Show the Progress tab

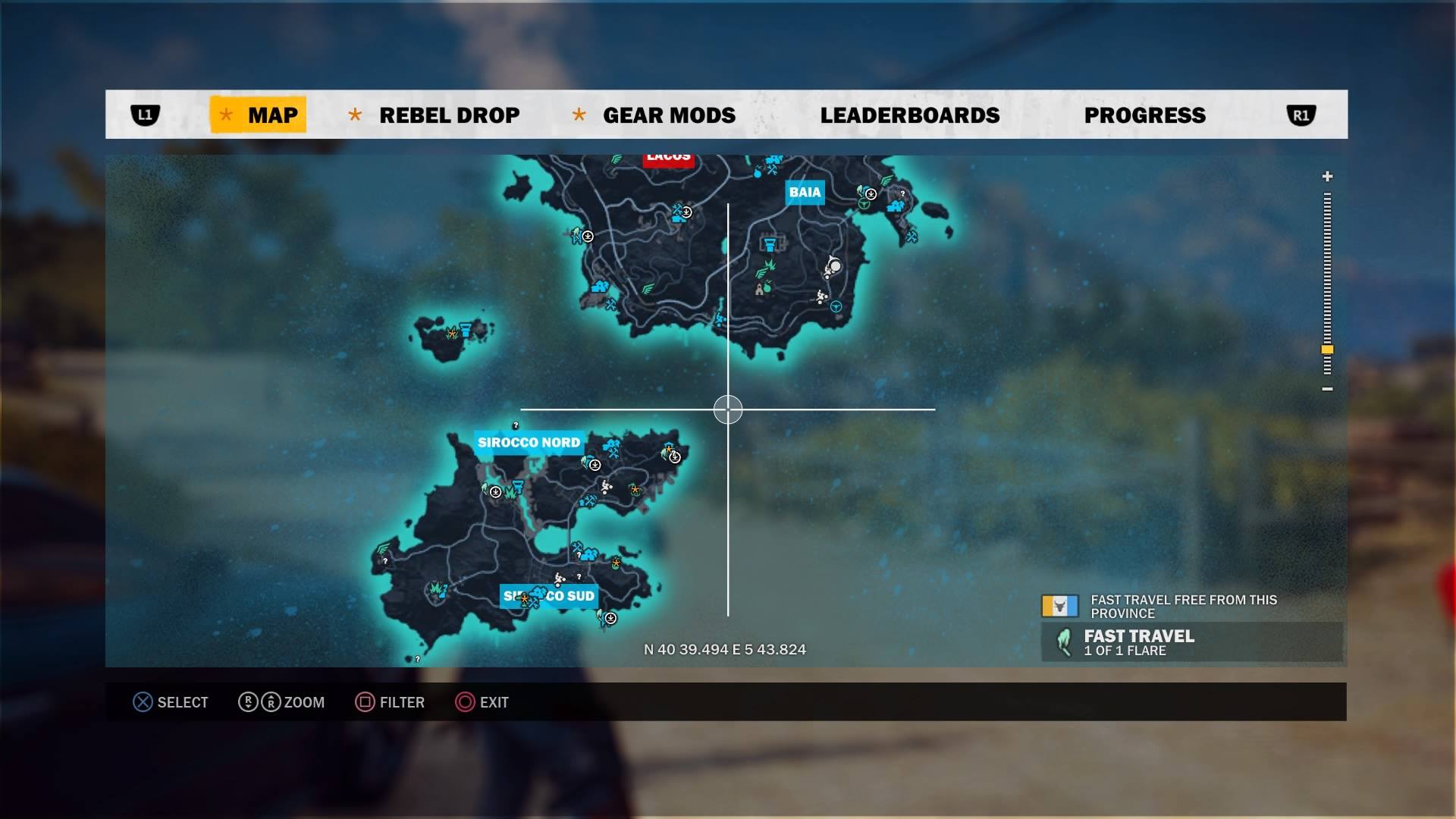1144,115
